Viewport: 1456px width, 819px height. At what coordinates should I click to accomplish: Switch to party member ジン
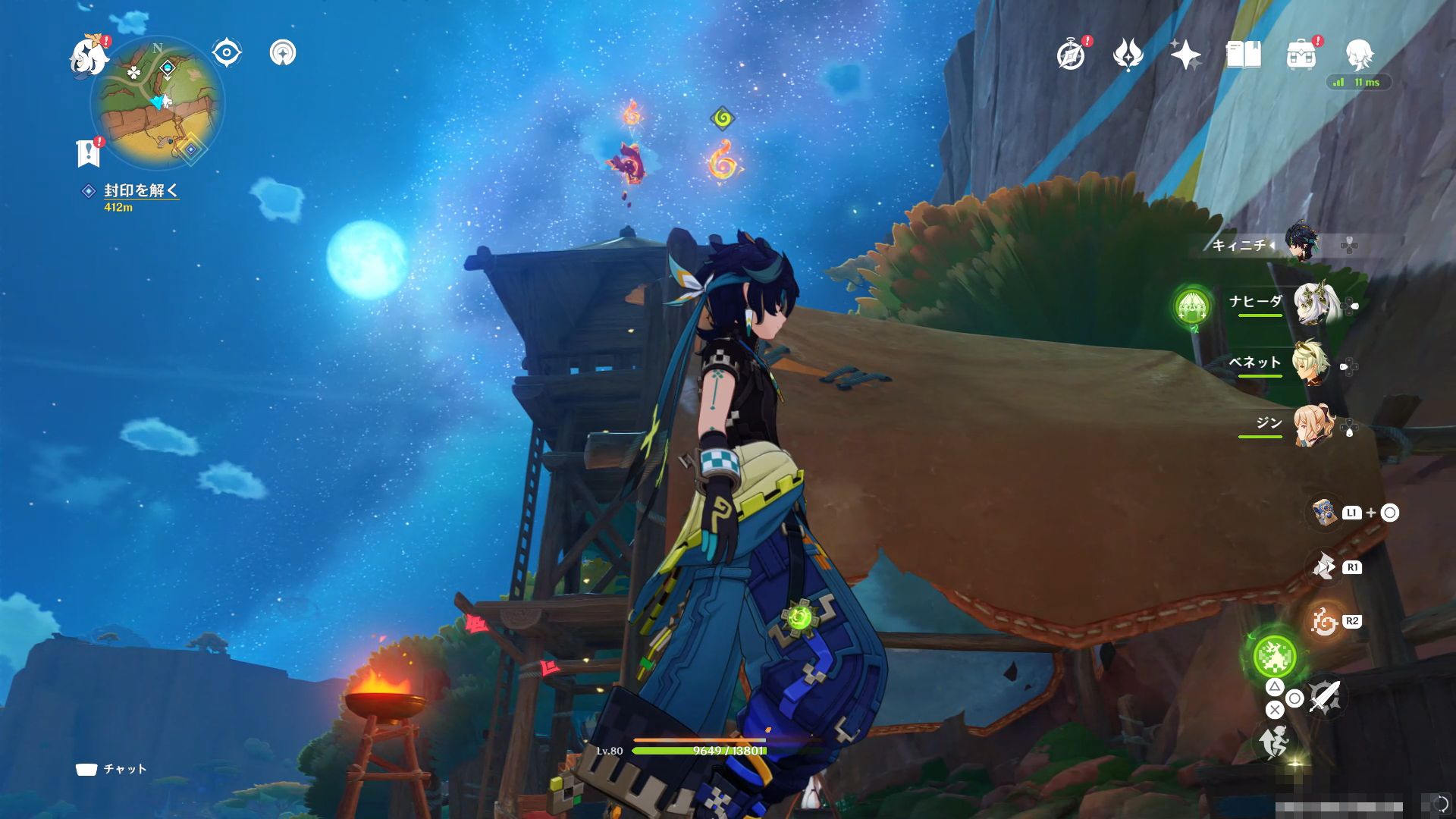tap(1312, 425)
